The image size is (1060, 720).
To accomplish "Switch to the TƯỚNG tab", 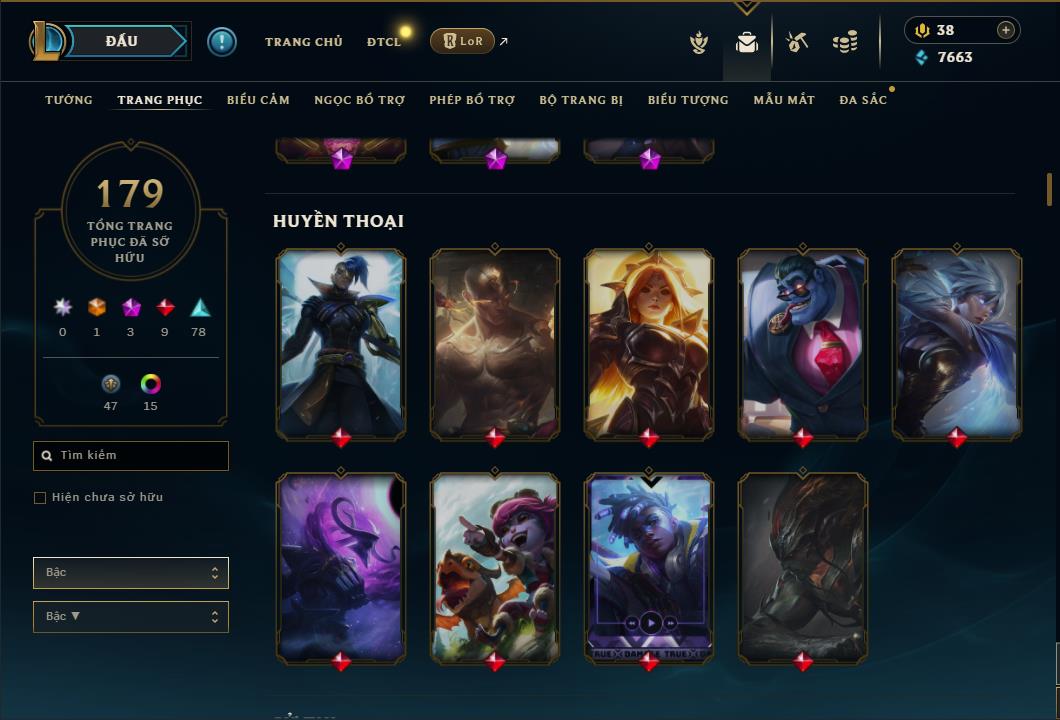I will (x=69, y=100).
